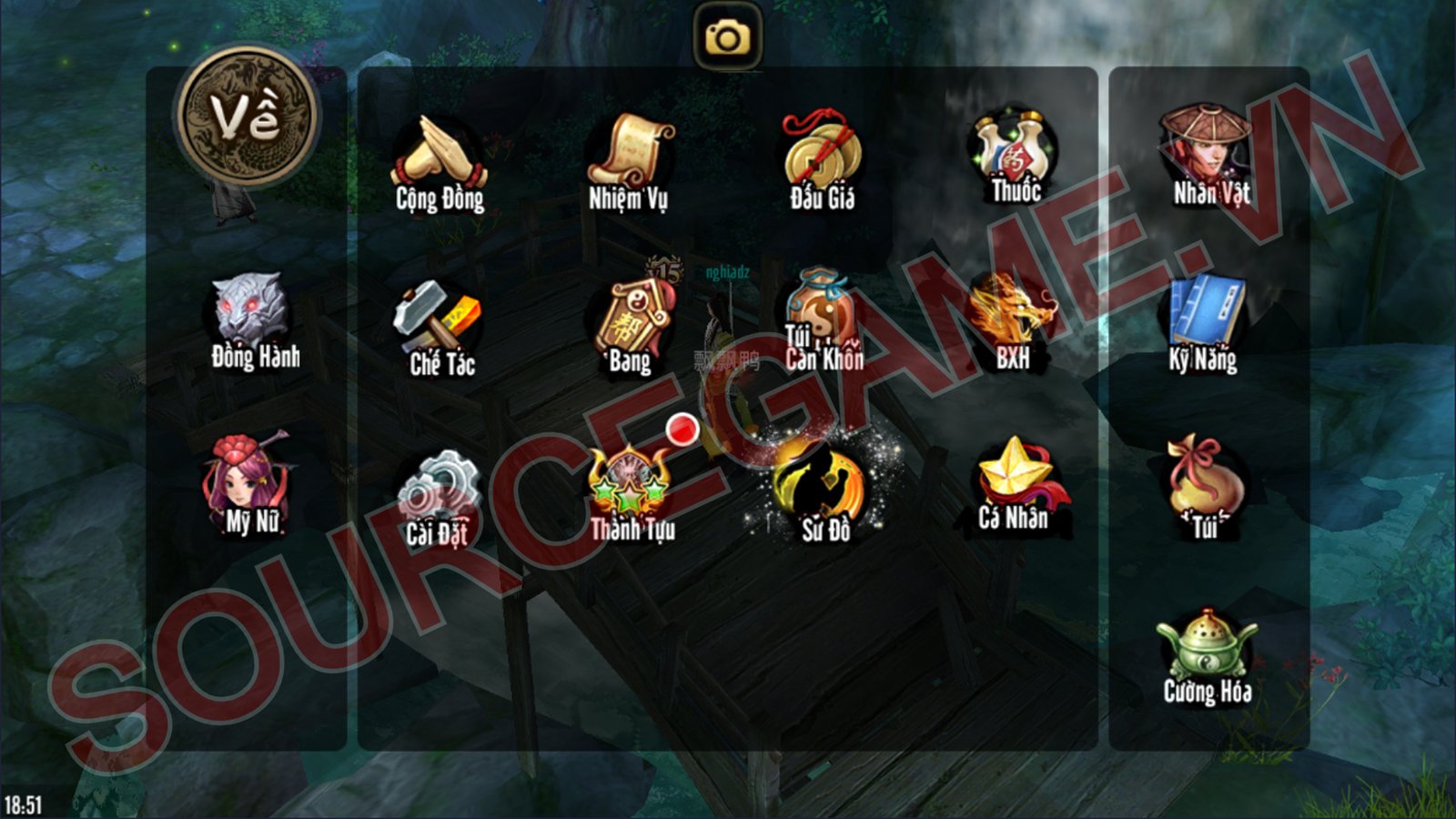Open the Mỹ Nữ menu

pyautogui.click(x=249, y=483)
